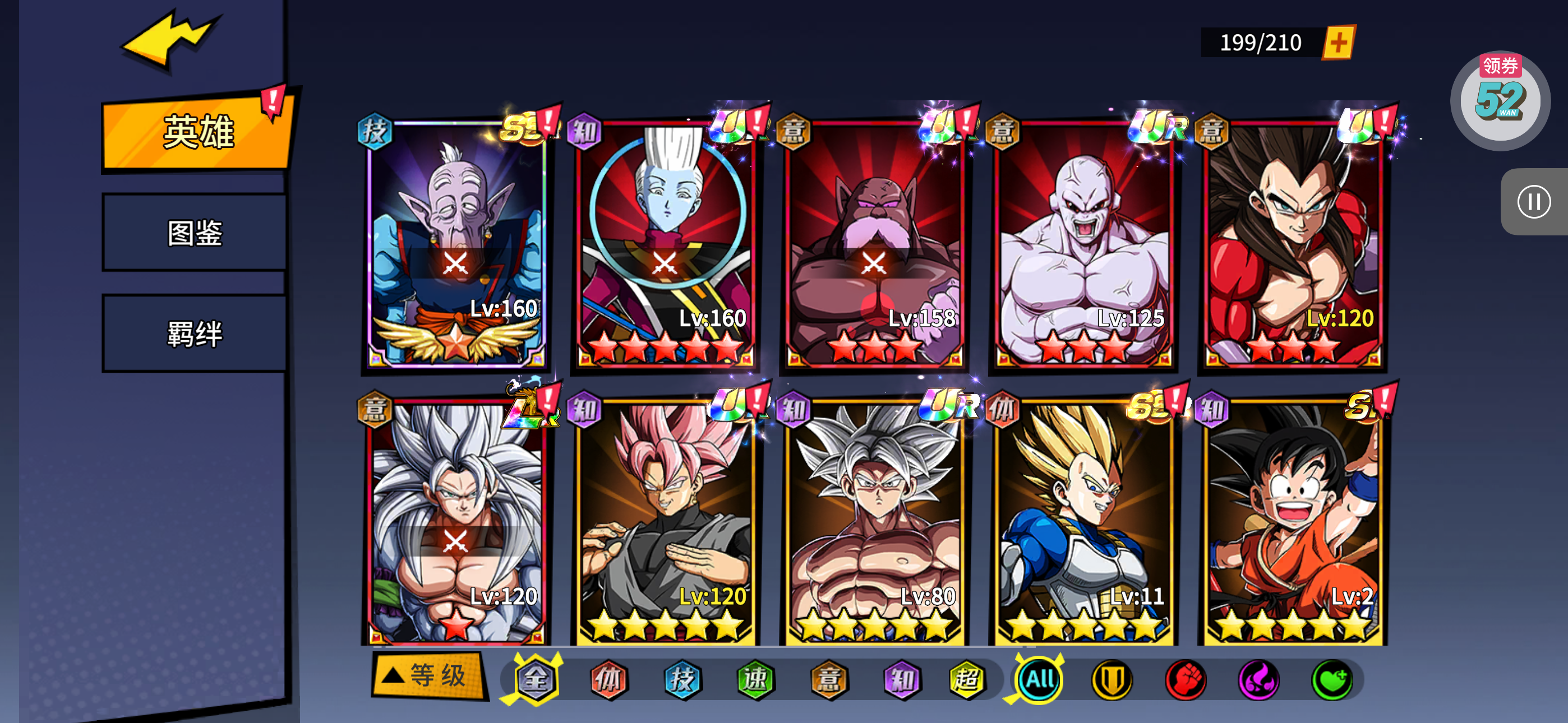Tap the pause overlay button
Screen dimensions: 1568x723
pyautogui.click(x=1533, y=201)
